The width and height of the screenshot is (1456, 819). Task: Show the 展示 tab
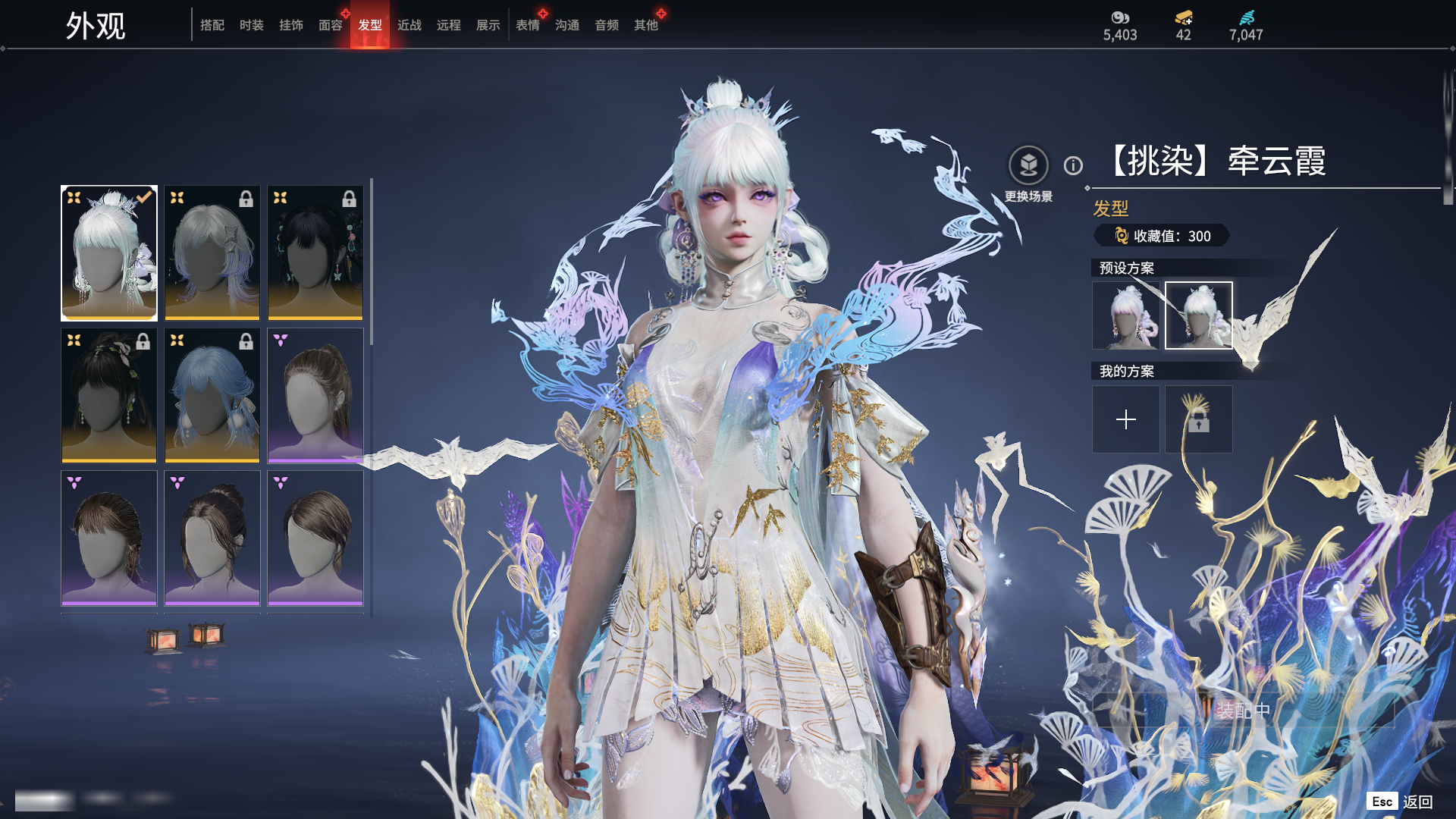pos(488,25)
